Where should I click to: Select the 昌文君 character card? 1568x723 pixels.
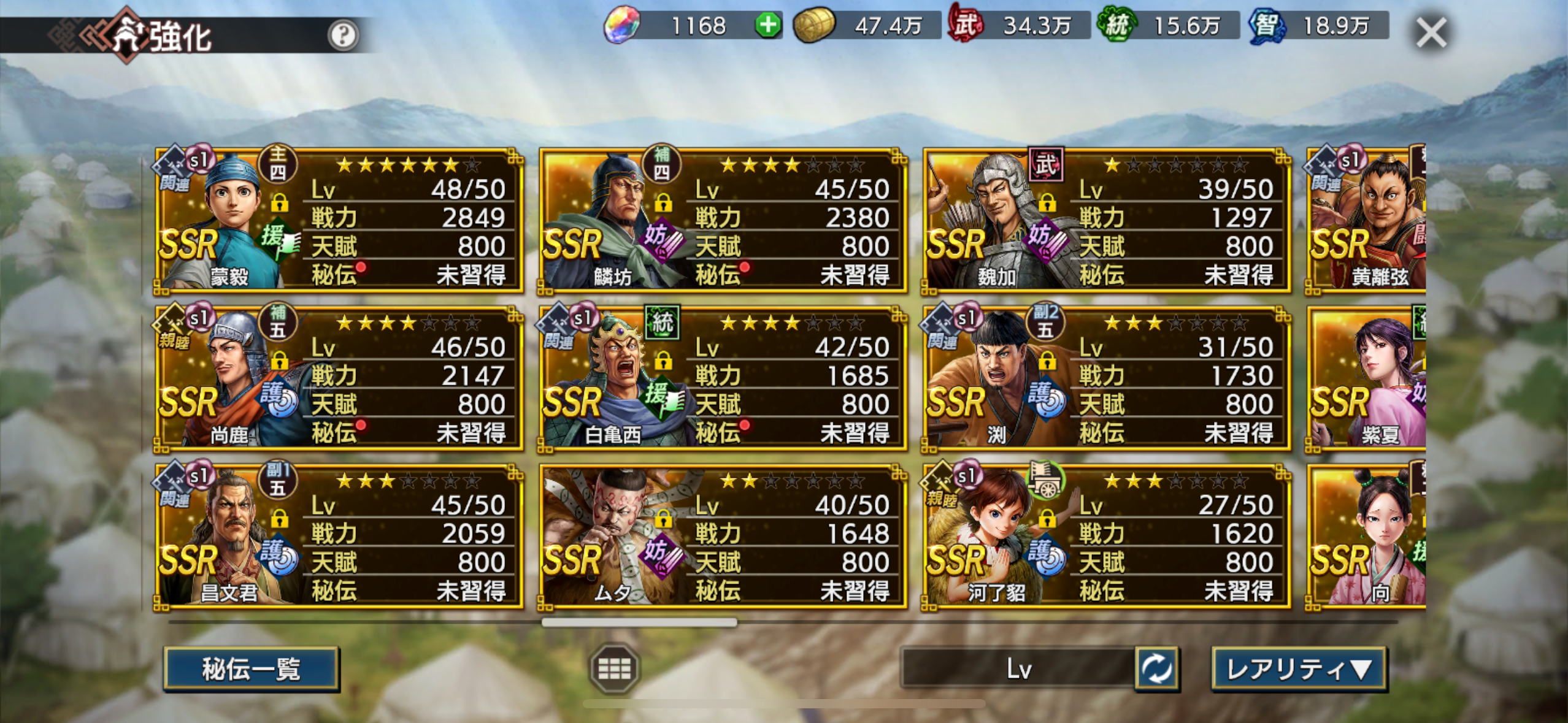[x=339, y=537]
